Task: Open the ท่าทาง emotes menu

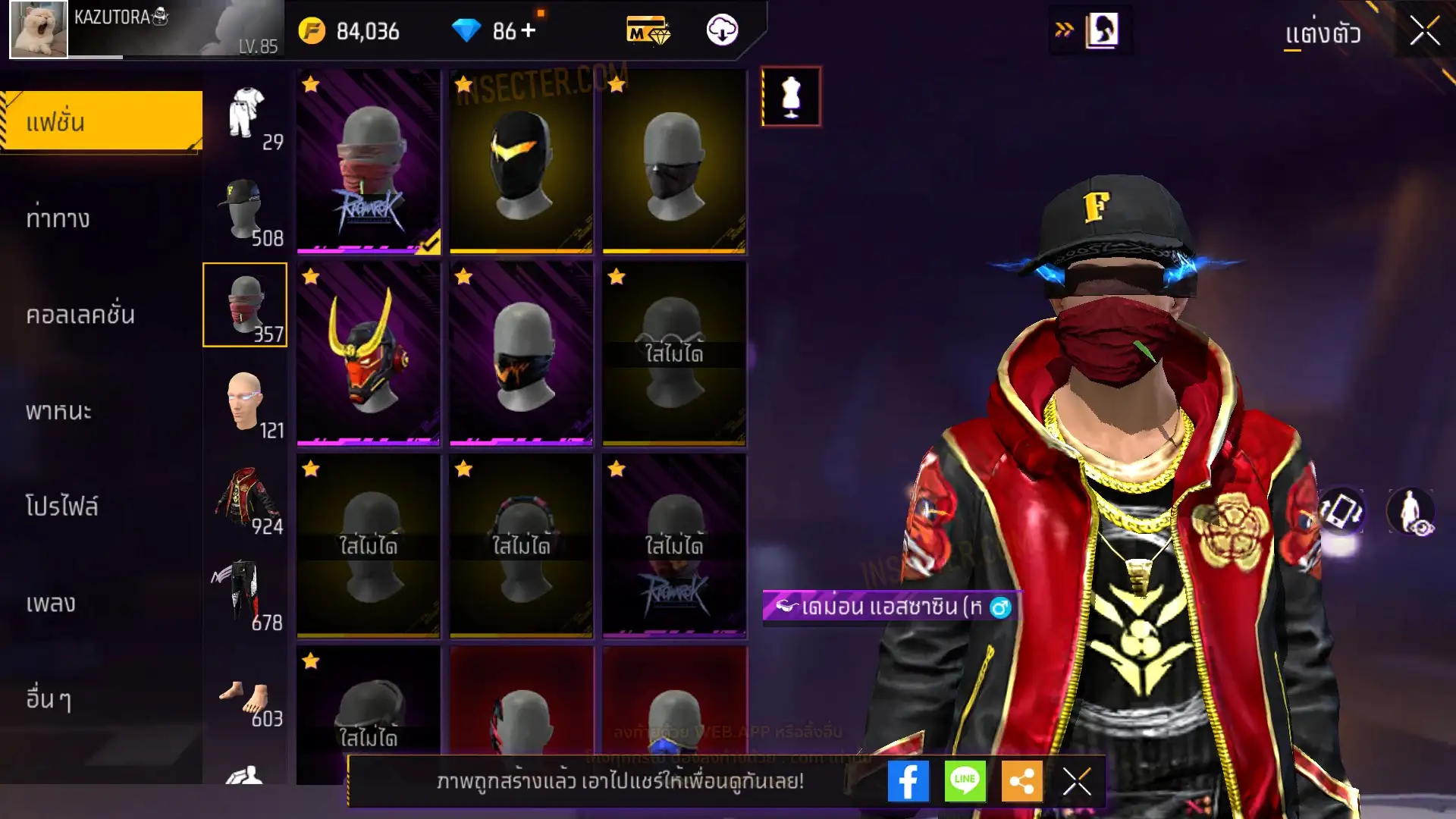Action: pyautogui.click(x=58, y=218)
